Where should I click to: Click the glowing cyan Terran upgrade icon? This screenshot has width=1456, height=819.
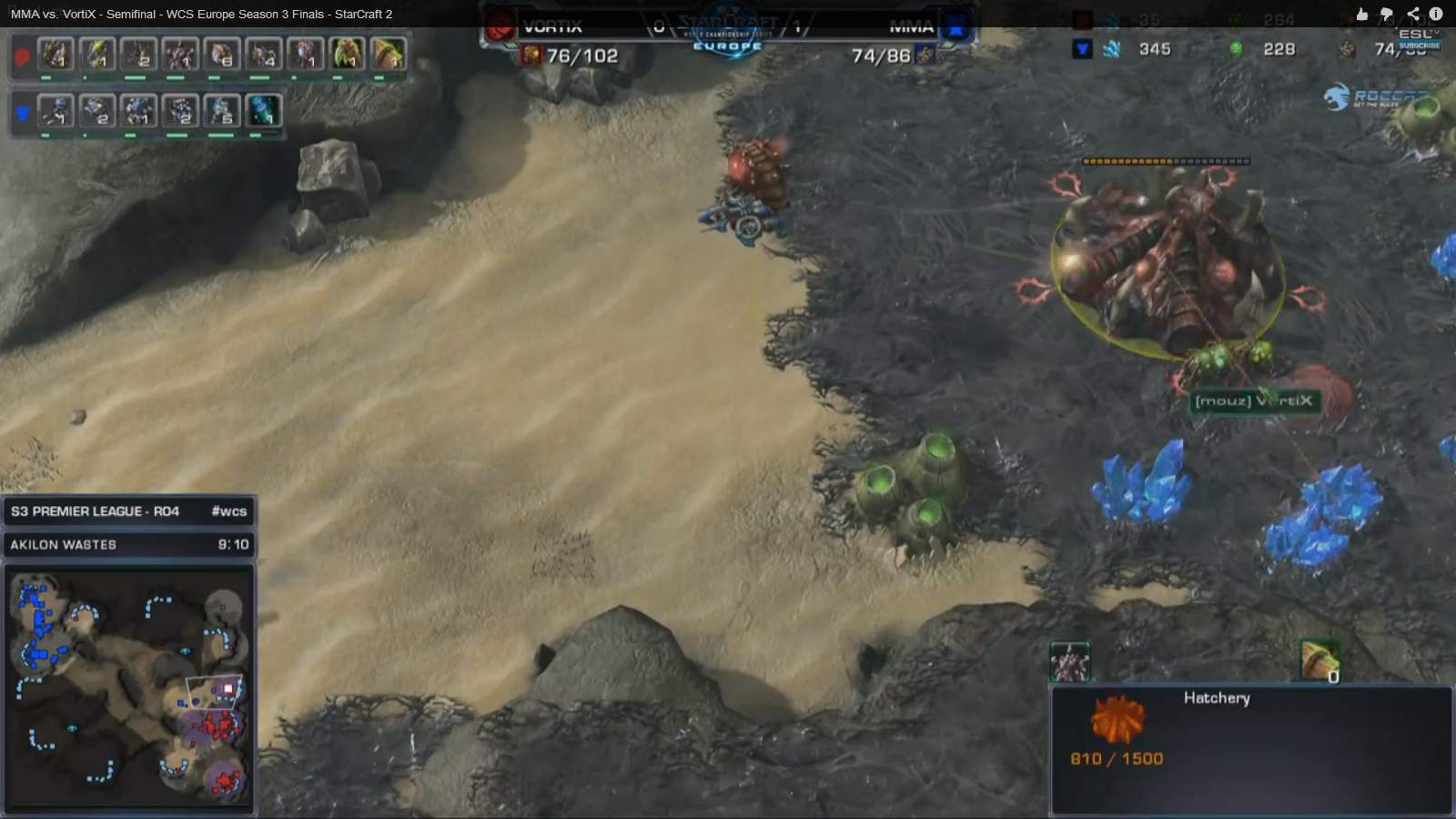pyautogui.click(x=263, y=111)
